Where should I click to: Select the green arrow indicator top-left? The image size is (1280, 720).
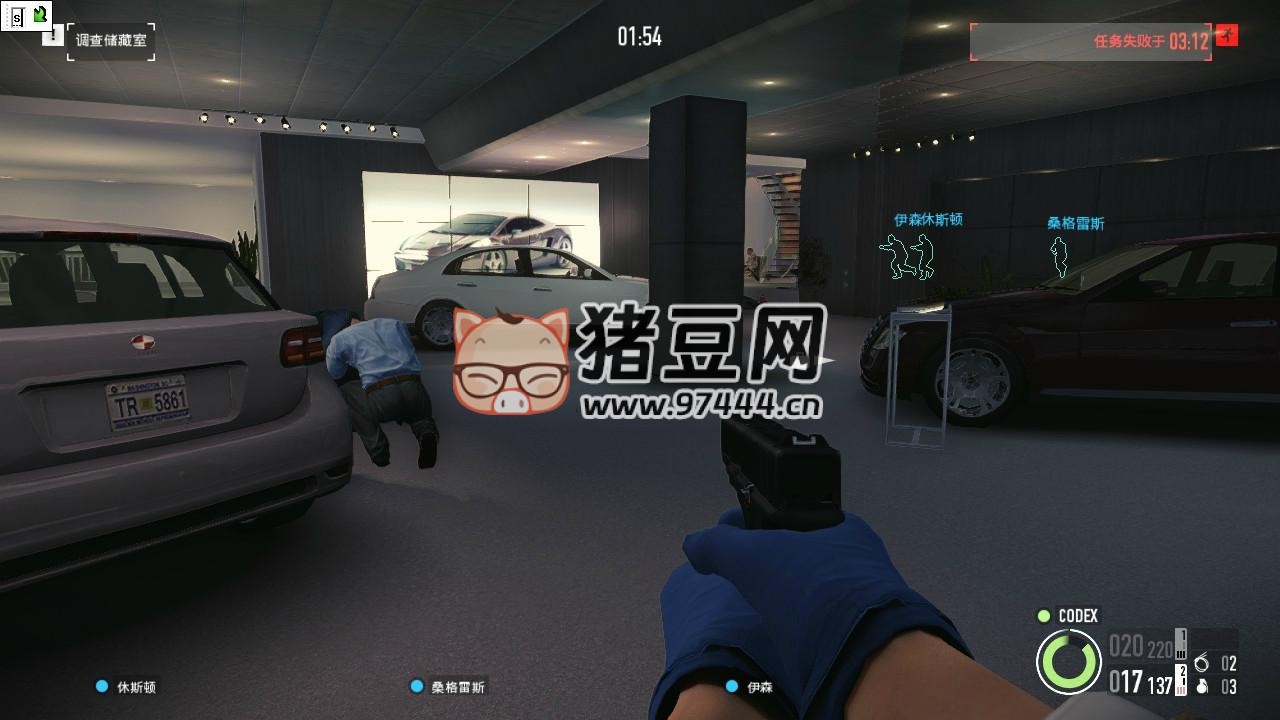(x=38, y=12)
